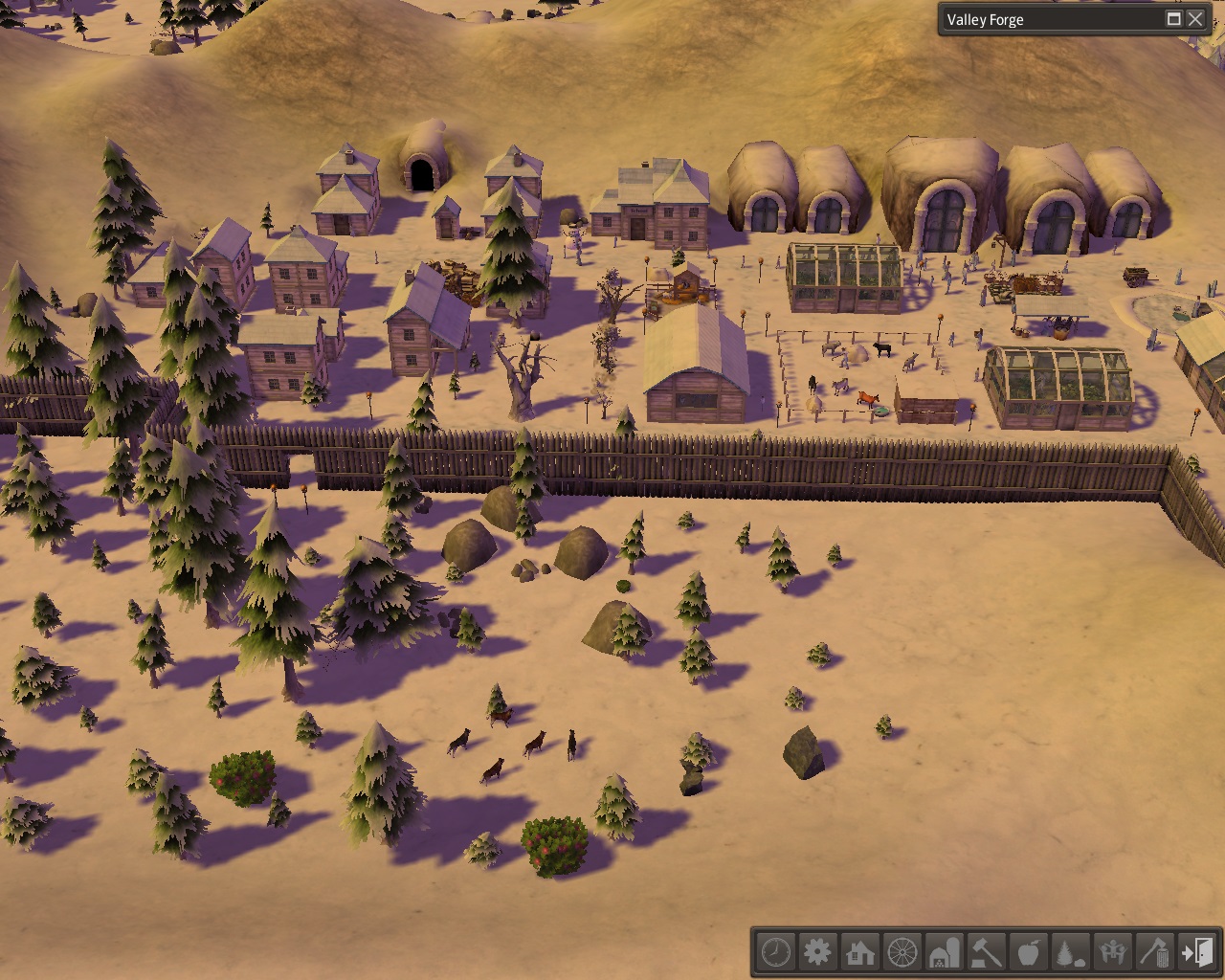Click the exit door icon
The height and width of the screenshot is (980, 1225).
coord(1197,952)
